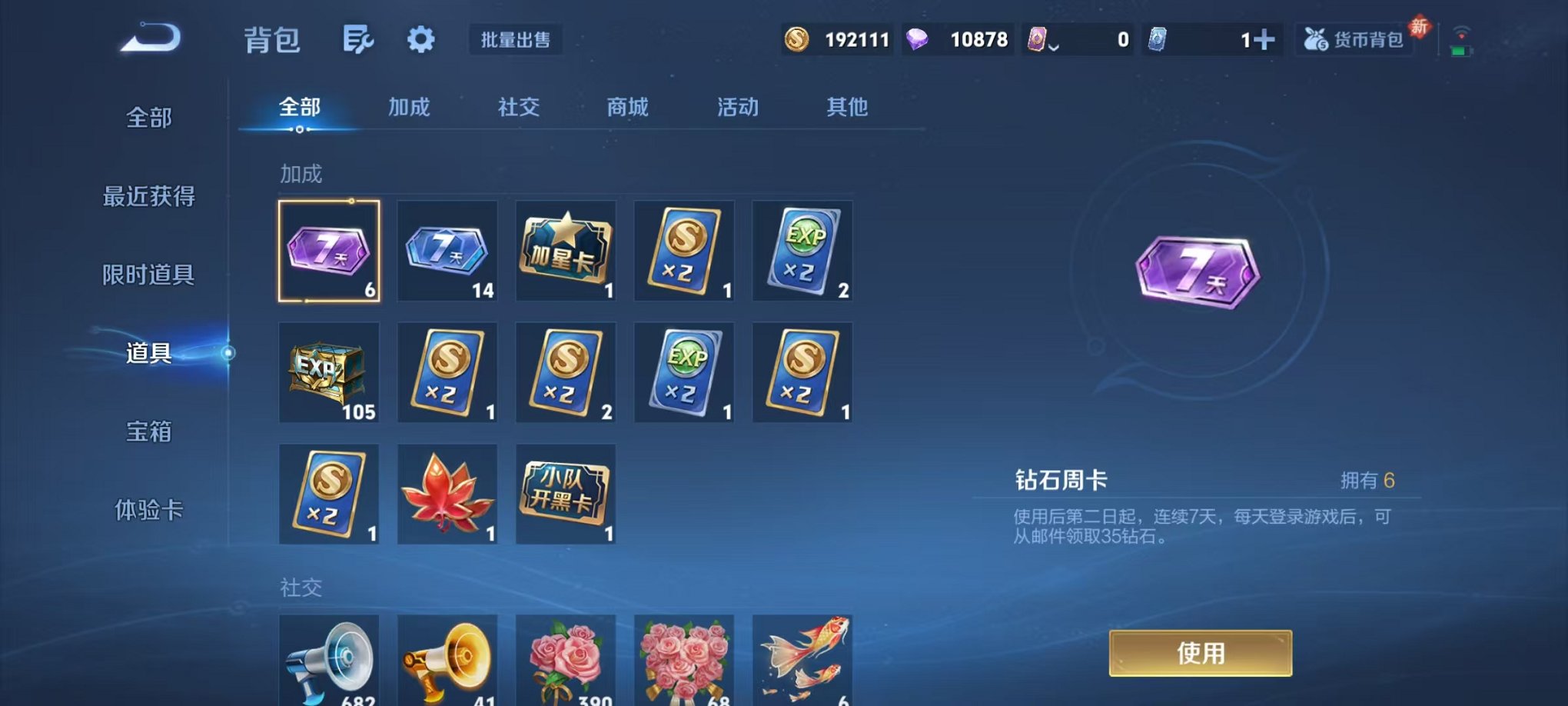Switch to the 商城 tab
This screenshot has width=1568, height=706.
626,108
